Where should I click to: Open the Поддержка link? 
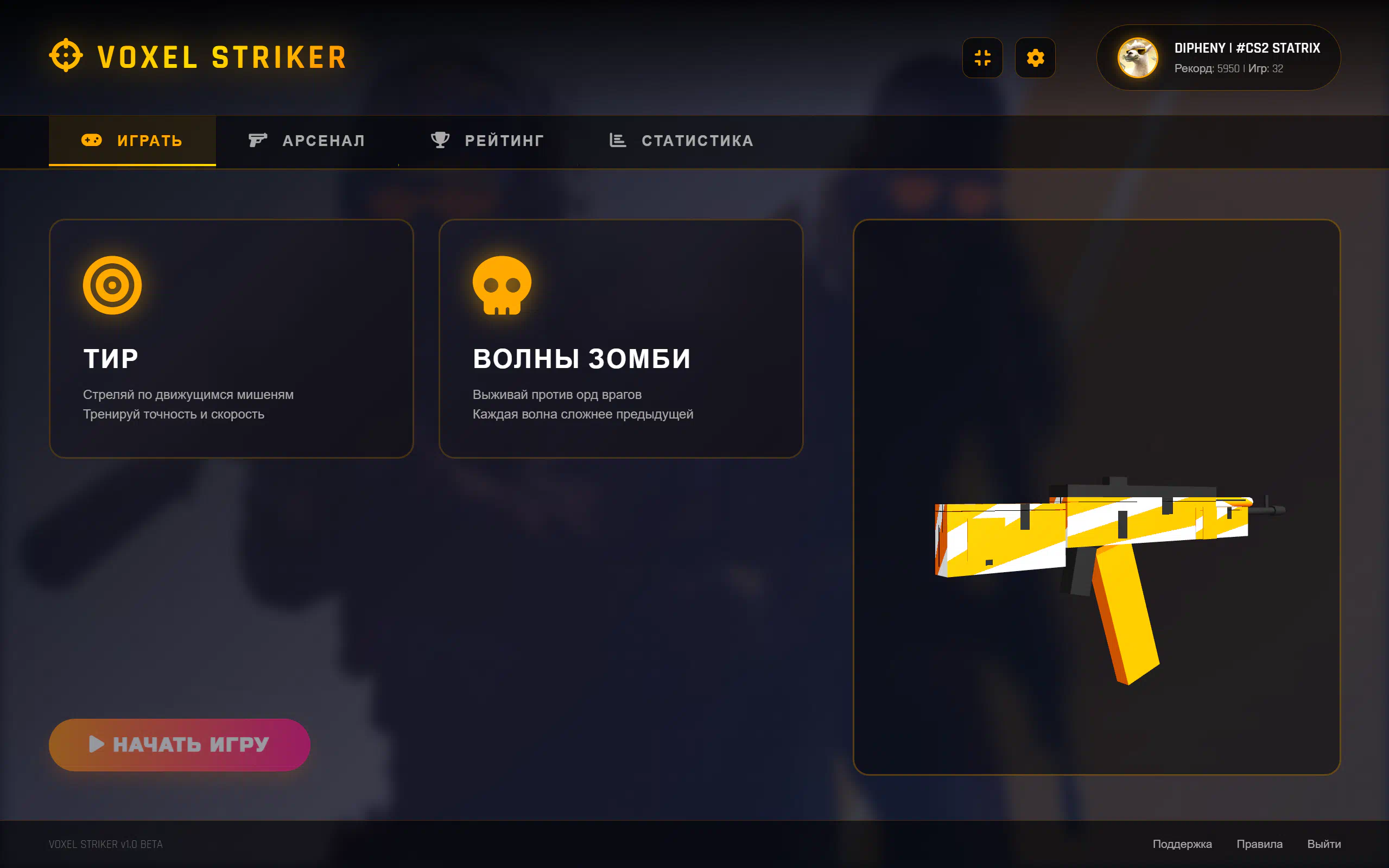tap(1182, 844)
